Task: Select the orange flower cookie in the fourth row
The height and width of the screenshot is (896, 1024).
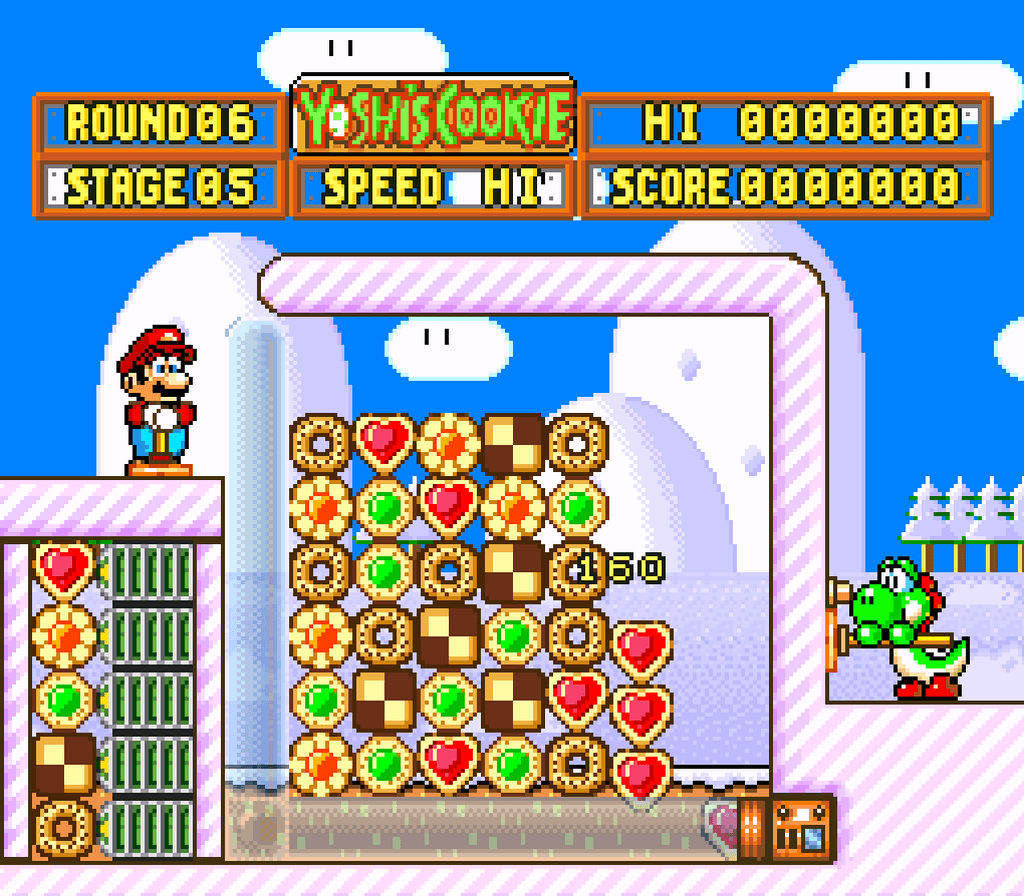Action: click(x=321, y=634)
